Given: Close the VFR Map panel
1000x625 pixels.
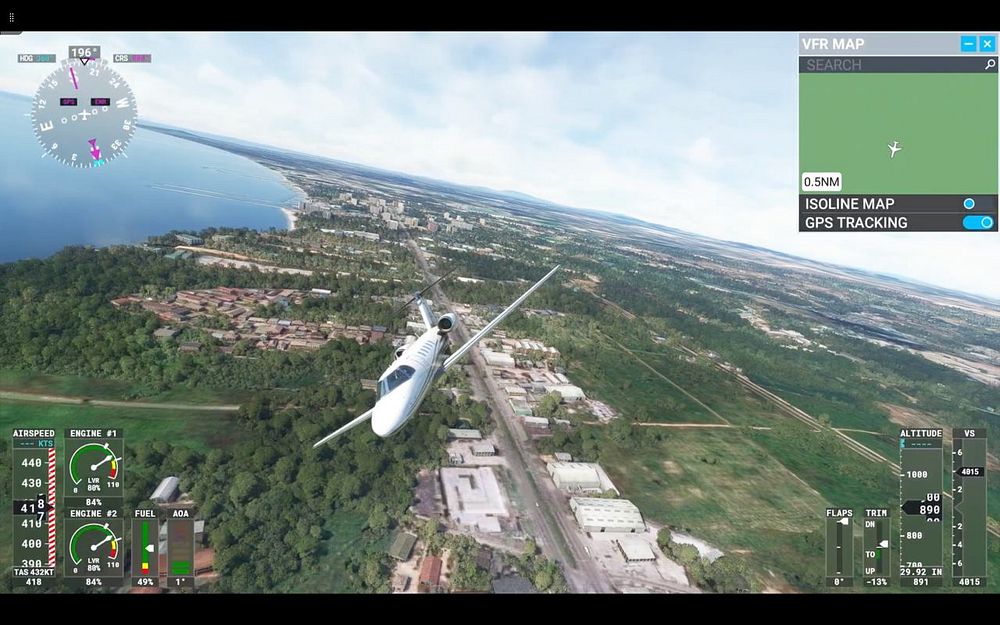Looking at the screenshot, I should point(987,44).
